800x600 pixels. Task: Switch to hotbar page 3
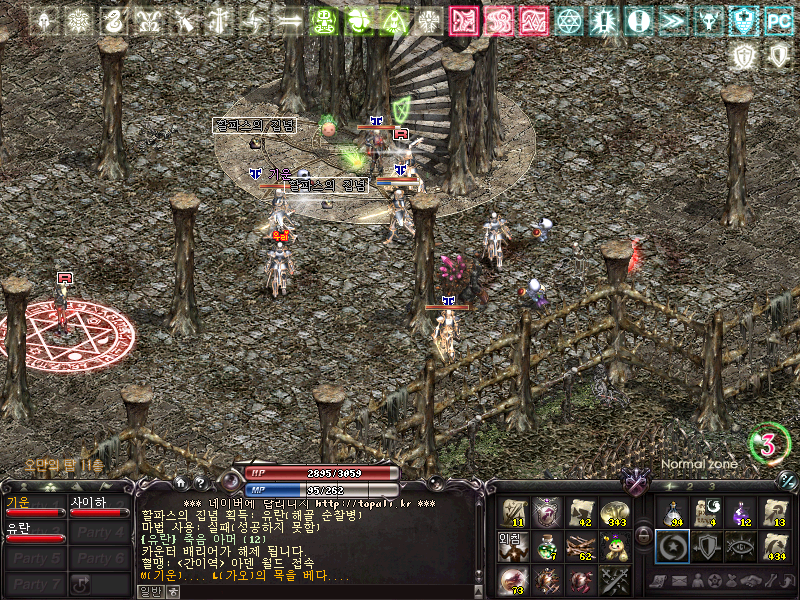pos(711,485)
